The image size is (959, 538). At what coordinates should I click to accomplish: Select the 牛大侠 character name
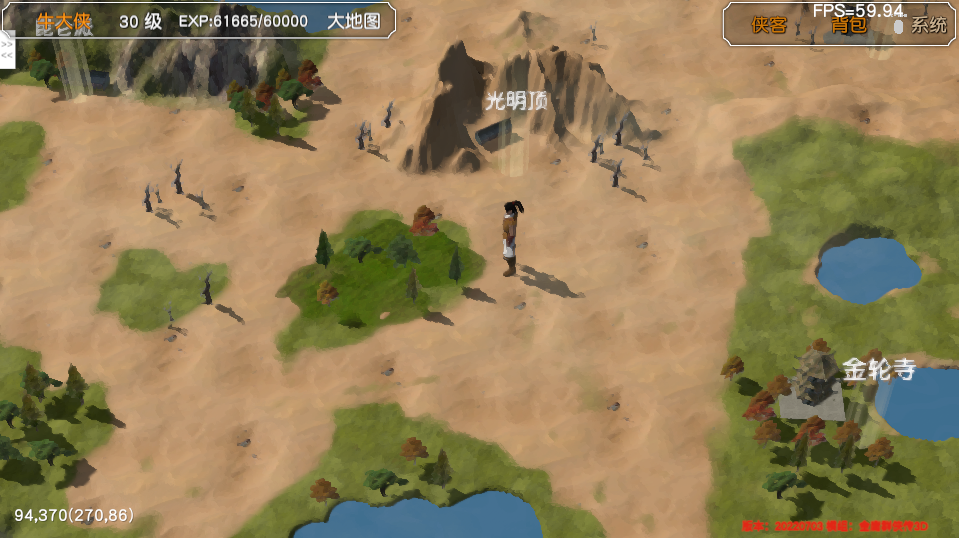63,21
